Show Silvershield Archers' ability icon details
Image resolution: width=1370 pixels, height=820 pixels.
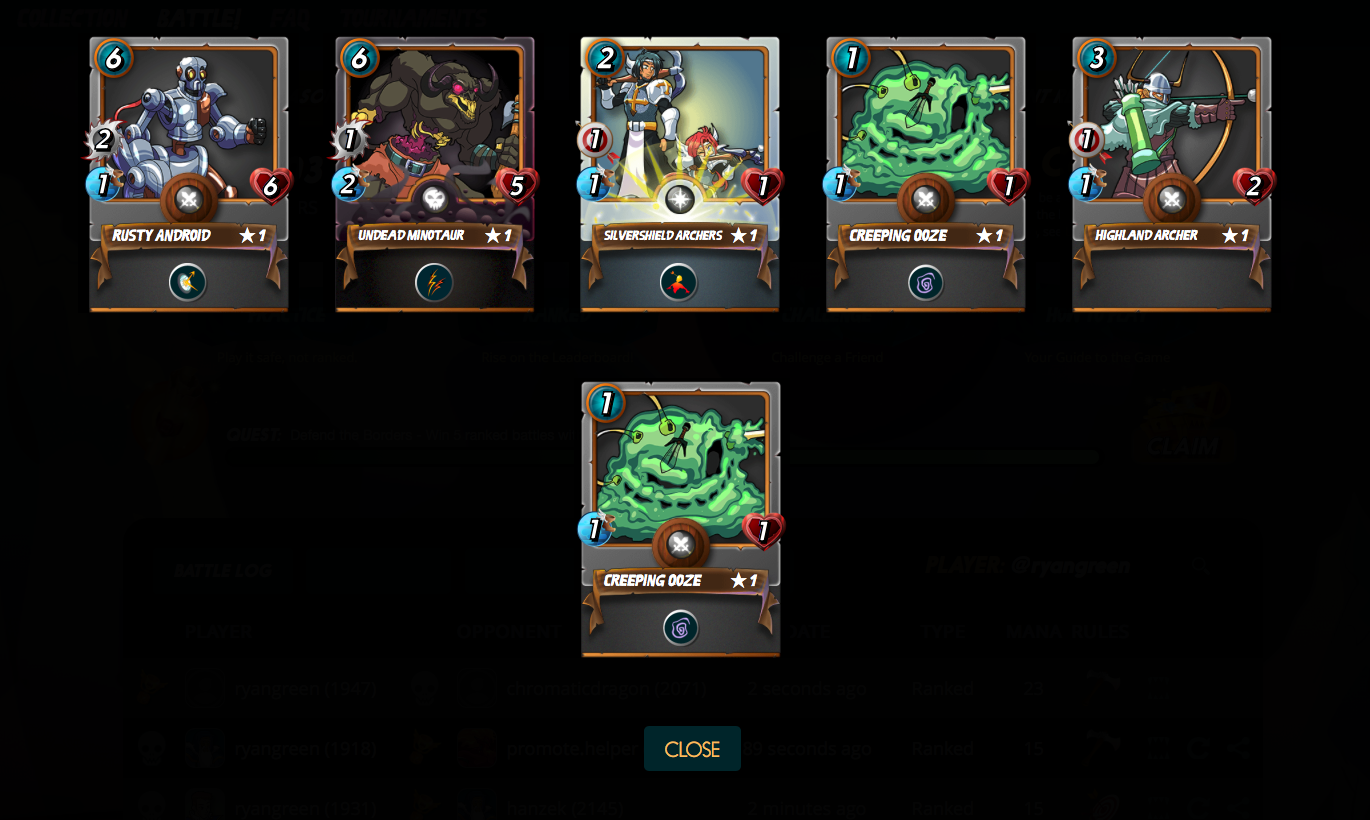tap(679, 282)
